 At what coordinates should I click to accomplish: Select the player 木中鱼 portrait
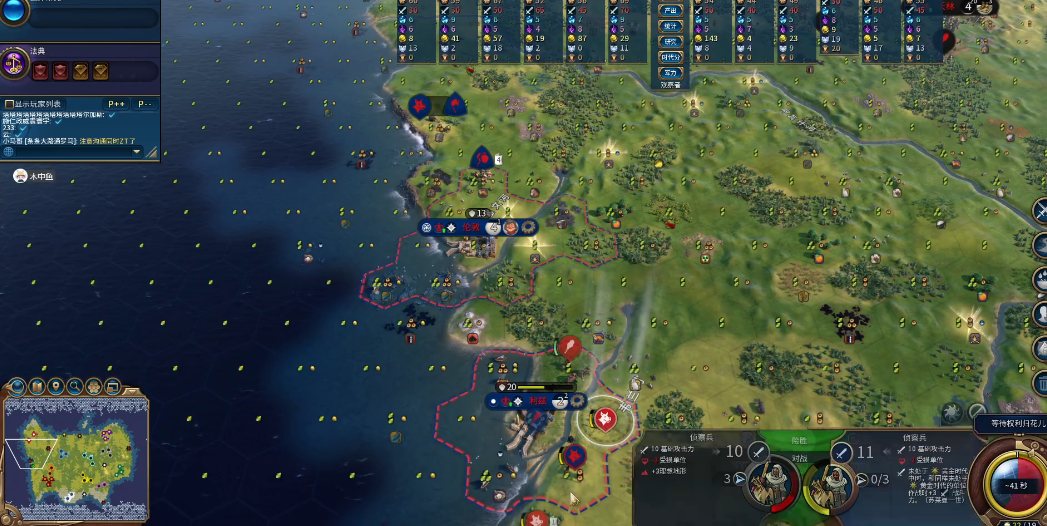point(19,176)
